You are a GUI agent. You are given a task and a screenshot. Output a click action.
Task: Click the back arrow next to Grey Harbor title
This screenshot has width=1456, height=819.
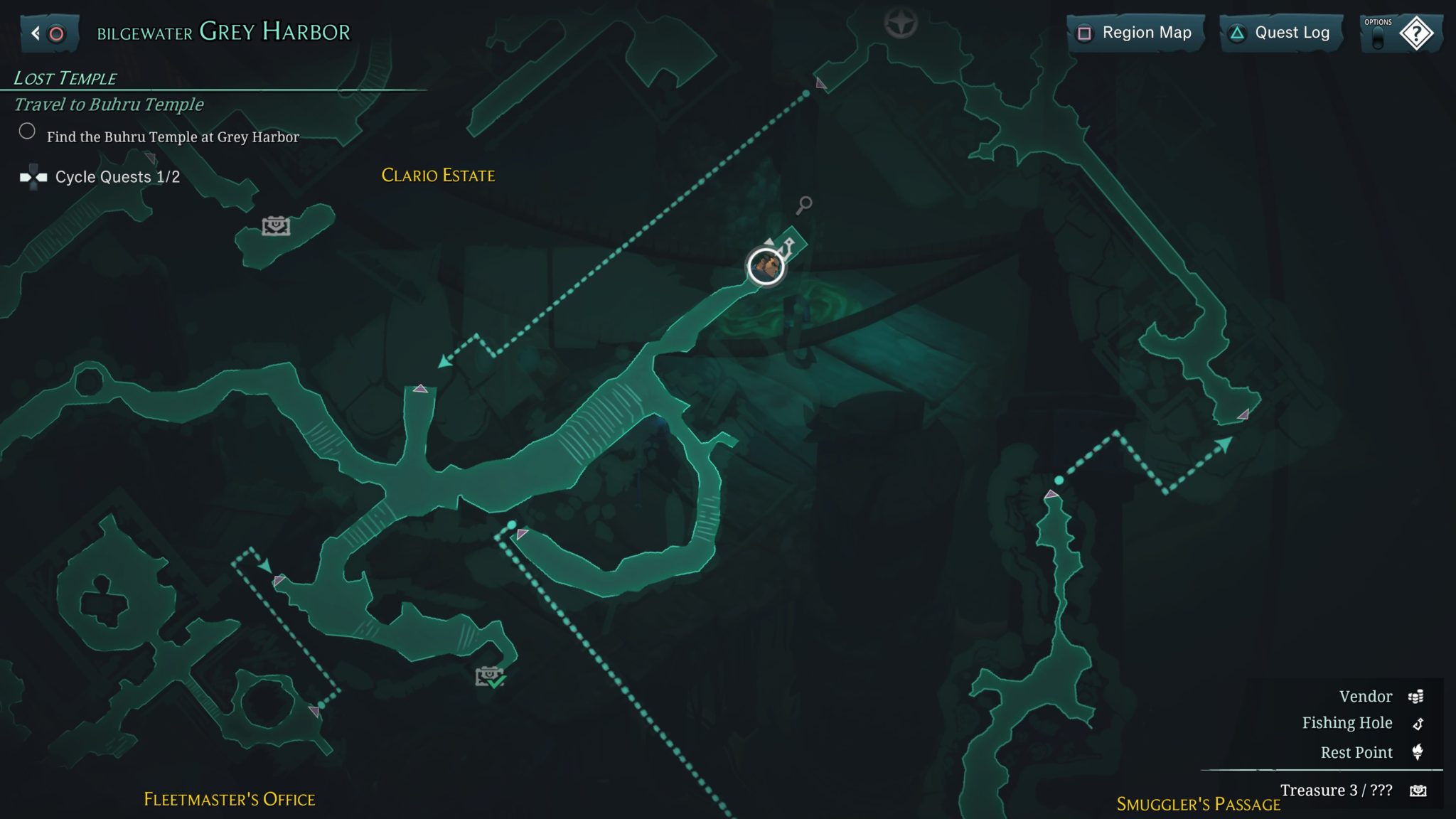coord(34,31)
